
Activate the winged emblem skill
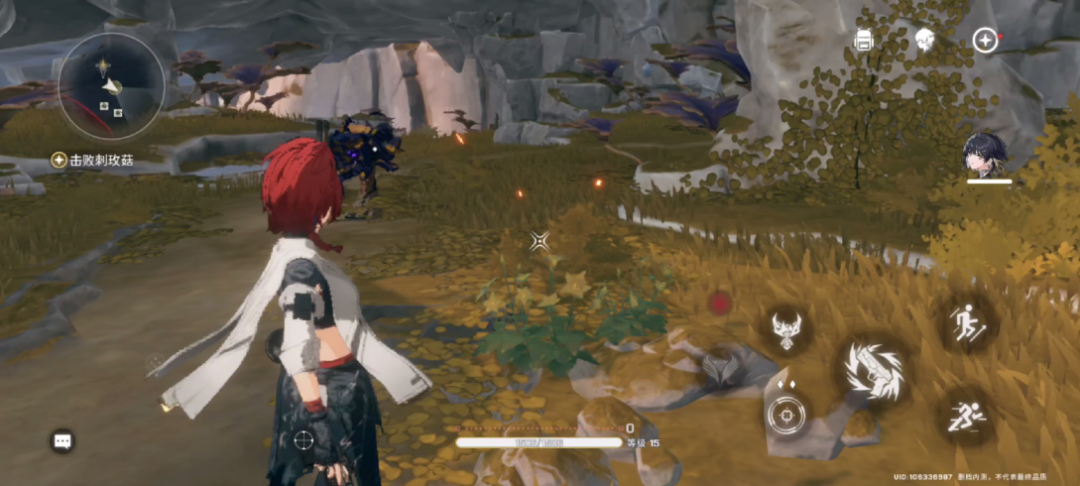click(x=787, y=328)
